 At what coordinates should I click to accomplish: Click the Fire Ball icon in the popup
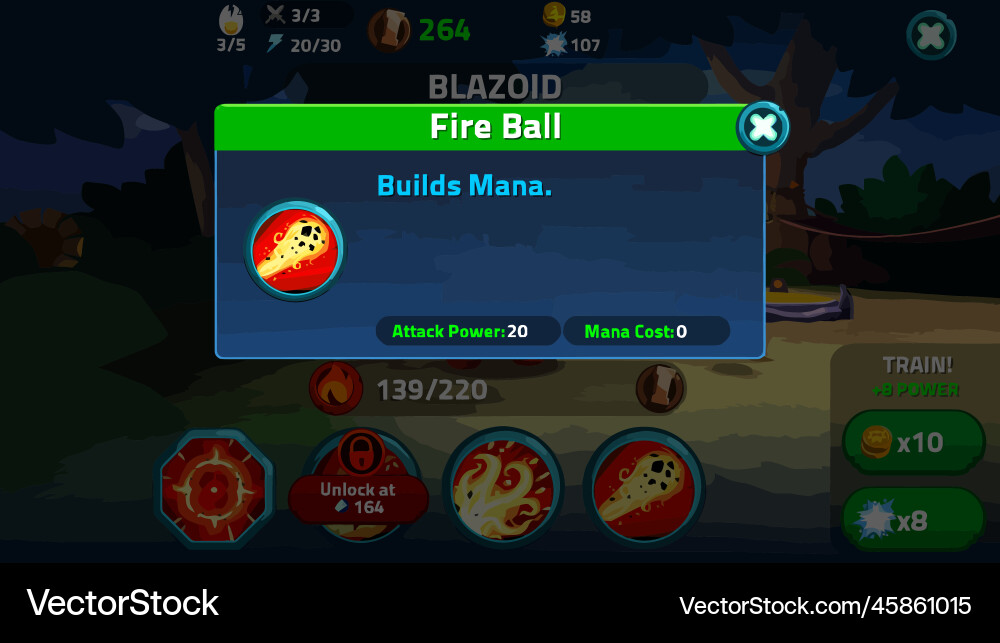tap(295, 250)
